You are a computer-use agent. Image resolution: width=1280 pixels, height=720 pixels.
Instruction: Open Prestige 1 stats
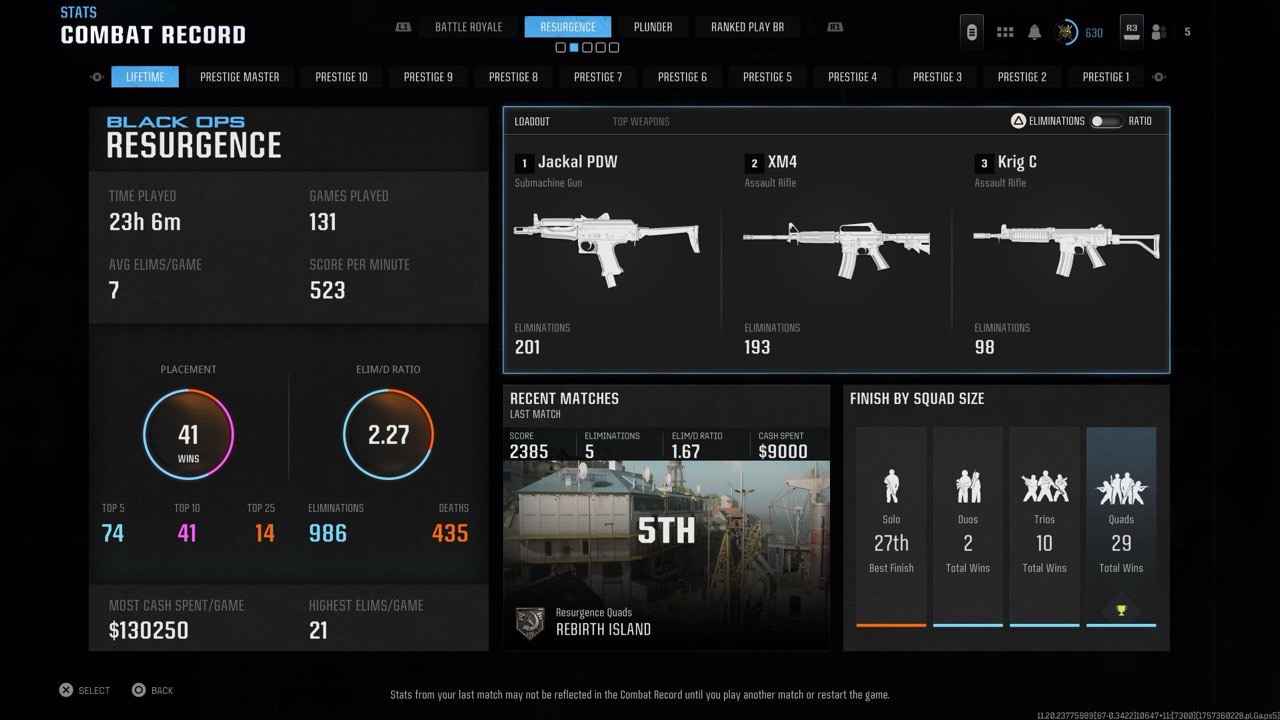(1108, 77)
